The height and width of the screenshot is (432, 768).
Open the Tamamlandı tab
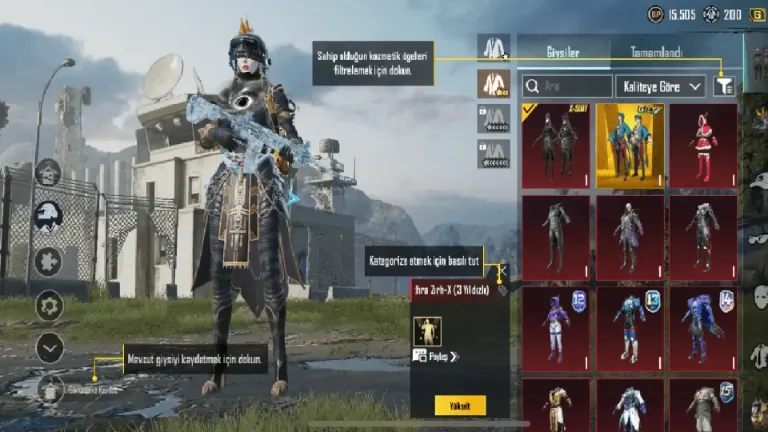pyautogui.click(x=655, y=51)
